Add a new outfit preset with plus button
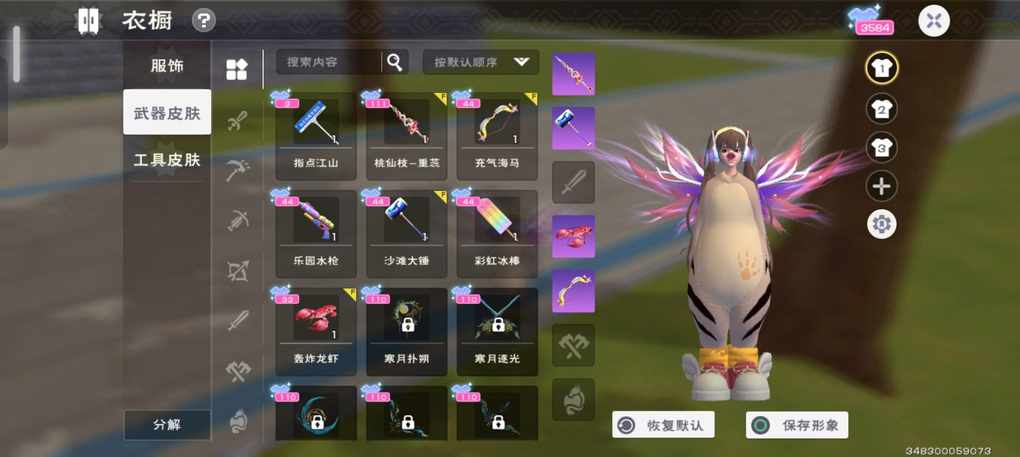This screenshot has width=1020, height=457. pos(881,186)
